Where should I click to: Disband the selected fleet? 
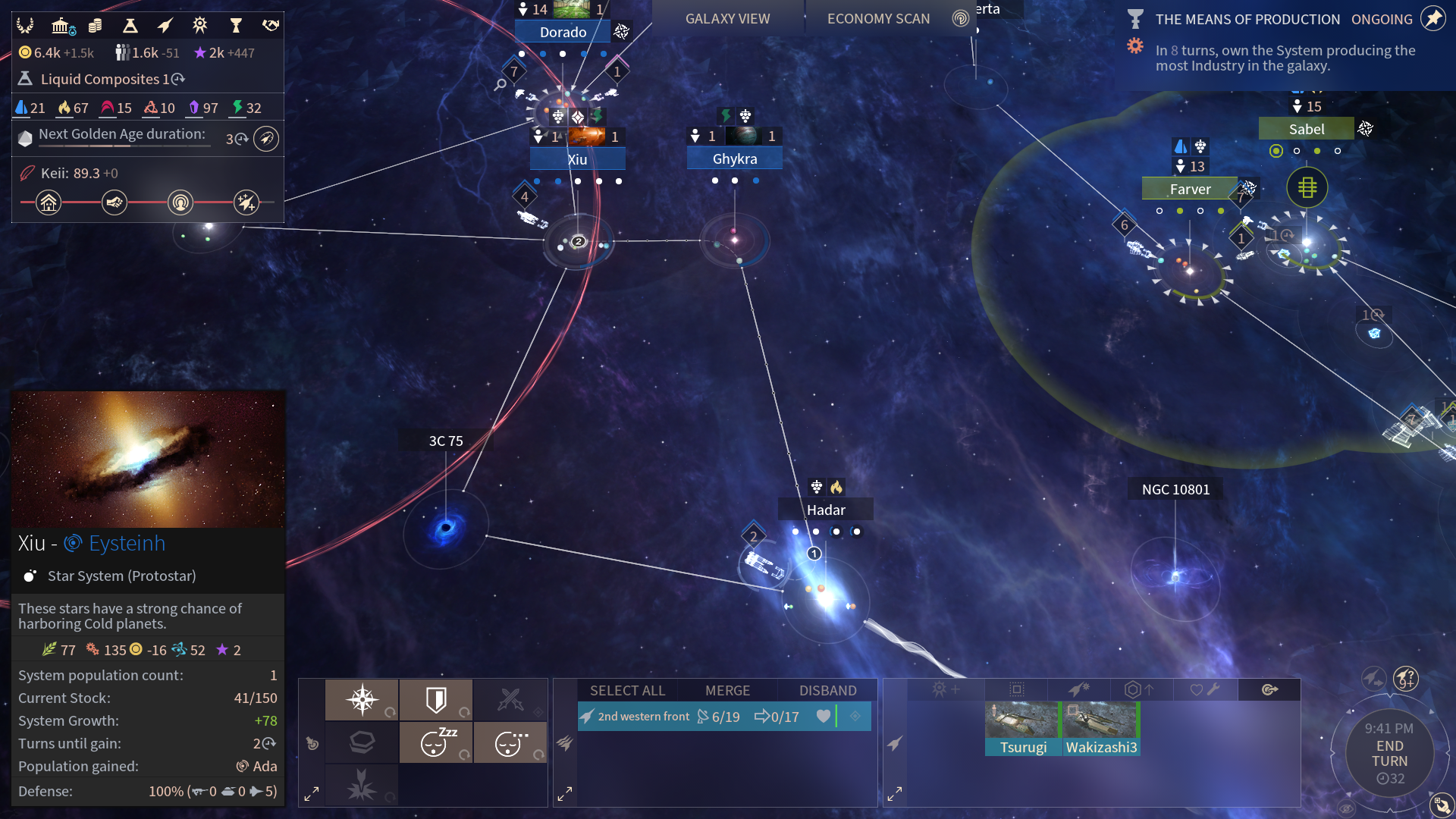827,690
